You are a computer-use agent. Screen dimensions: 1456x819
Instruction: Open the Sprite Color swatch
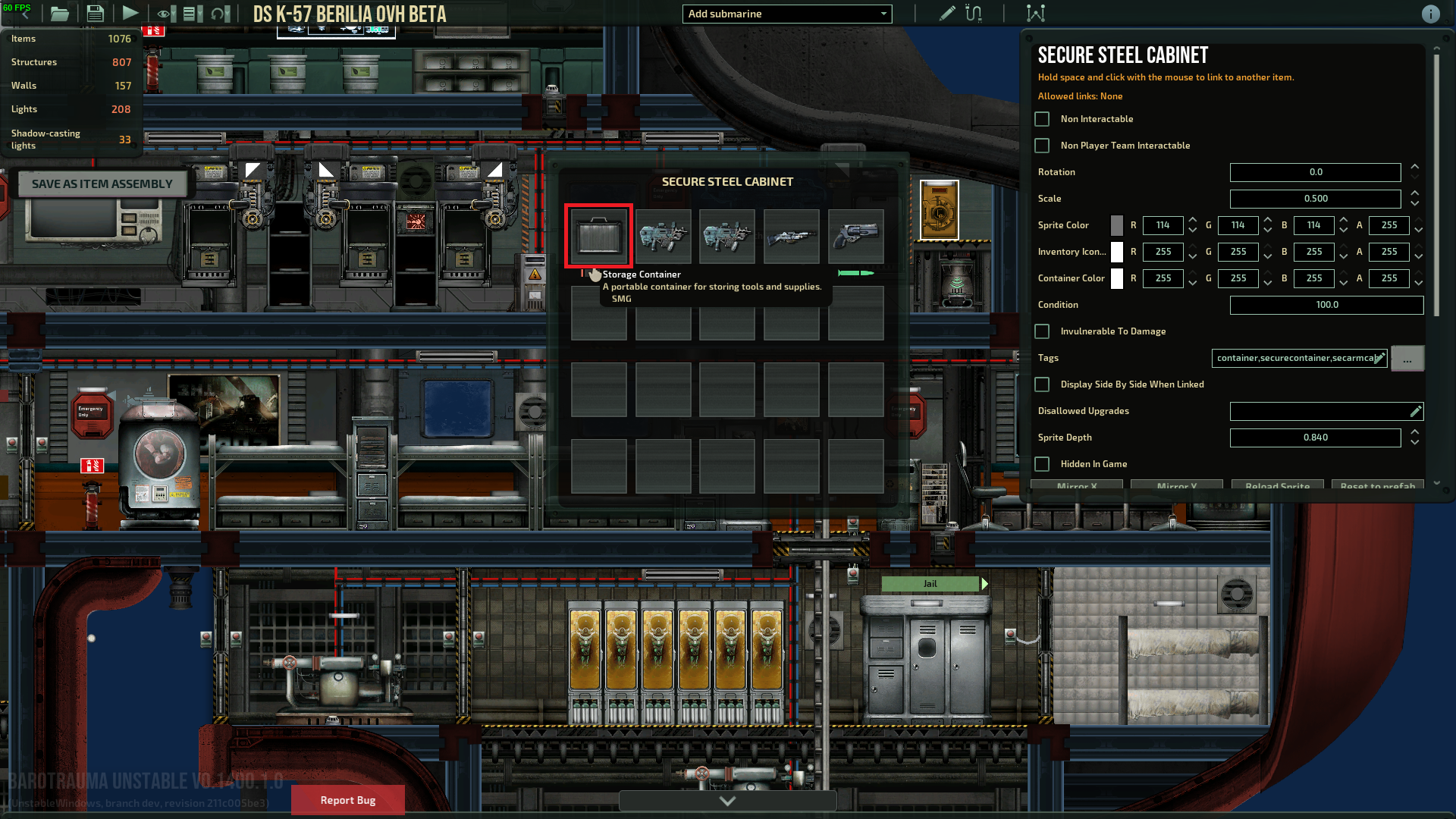(1116, 225)
